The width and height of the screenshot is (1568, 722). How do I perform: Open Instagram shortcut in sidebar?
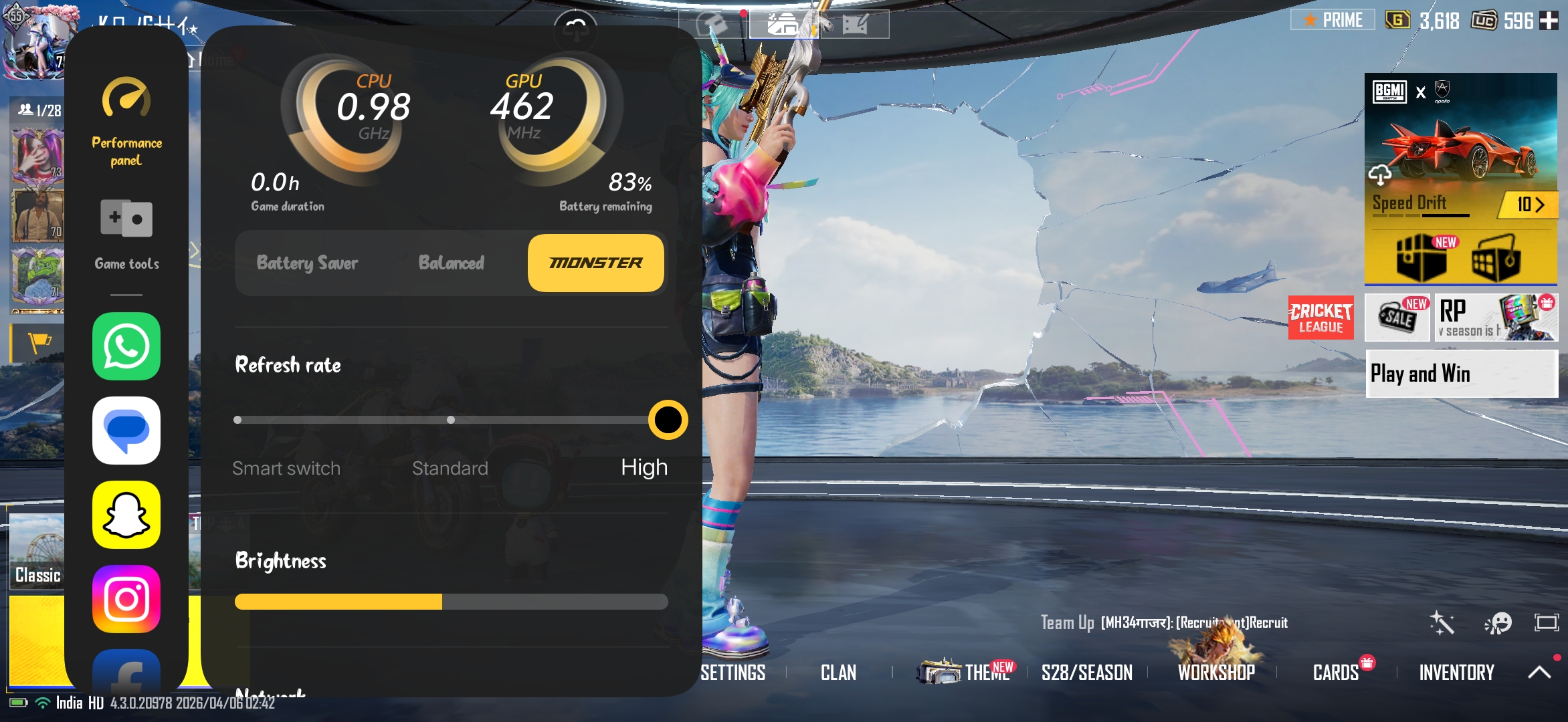tap(126, 599)
